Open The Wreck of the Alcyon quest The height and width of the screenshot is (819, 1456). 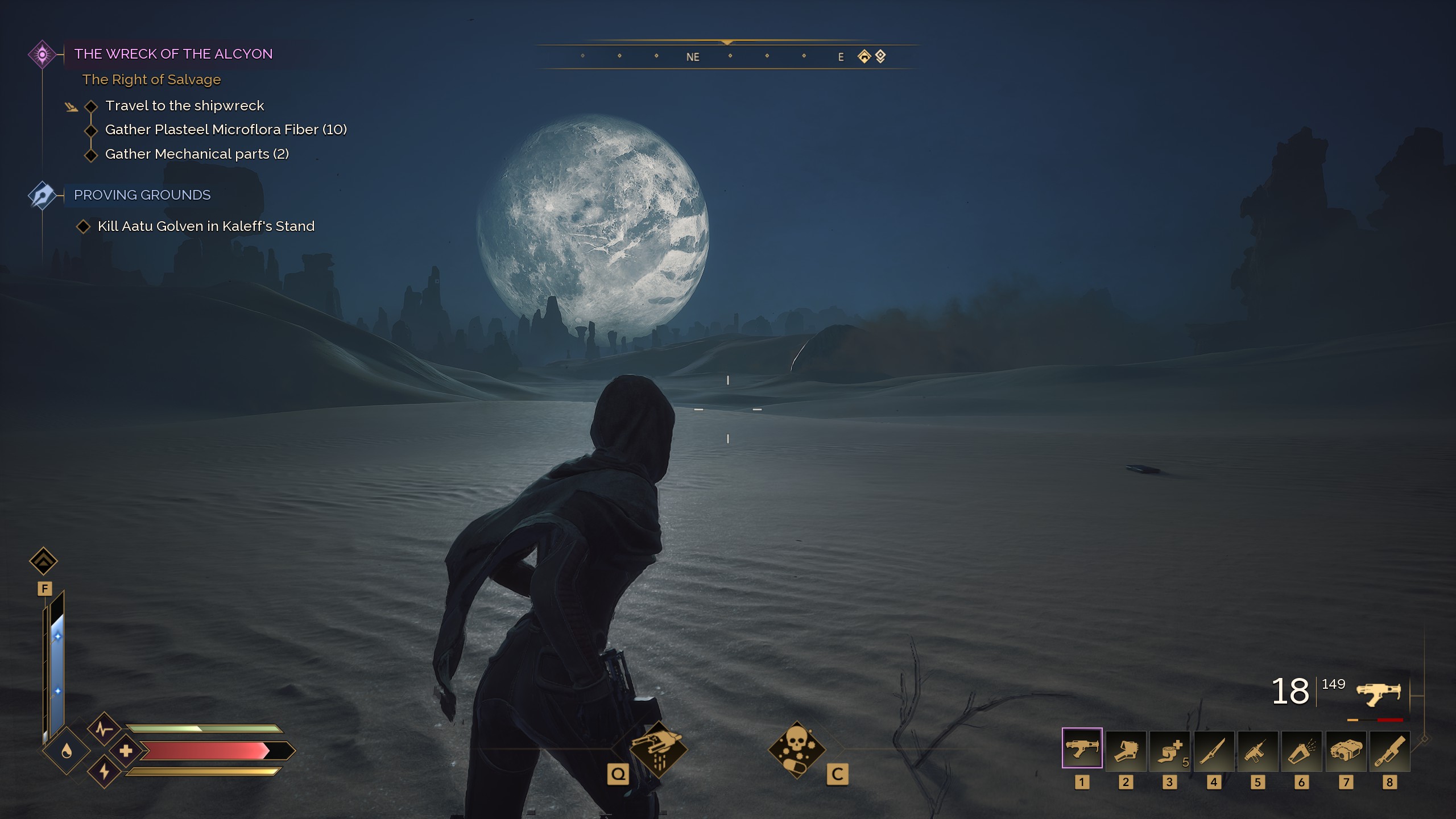(173, 54)
